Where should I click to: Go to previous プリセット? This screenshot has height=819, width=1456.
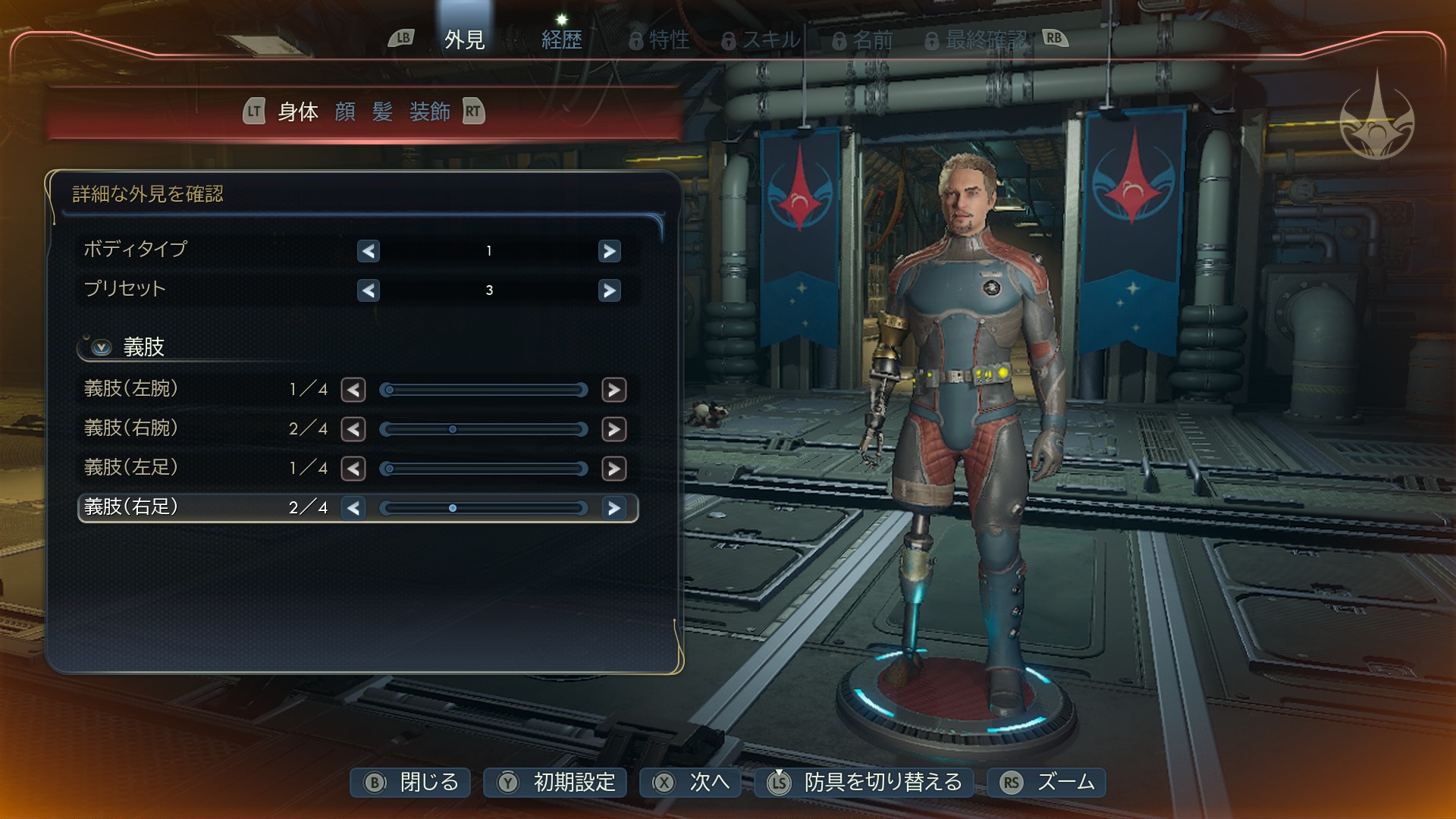[x=369, y=290]
